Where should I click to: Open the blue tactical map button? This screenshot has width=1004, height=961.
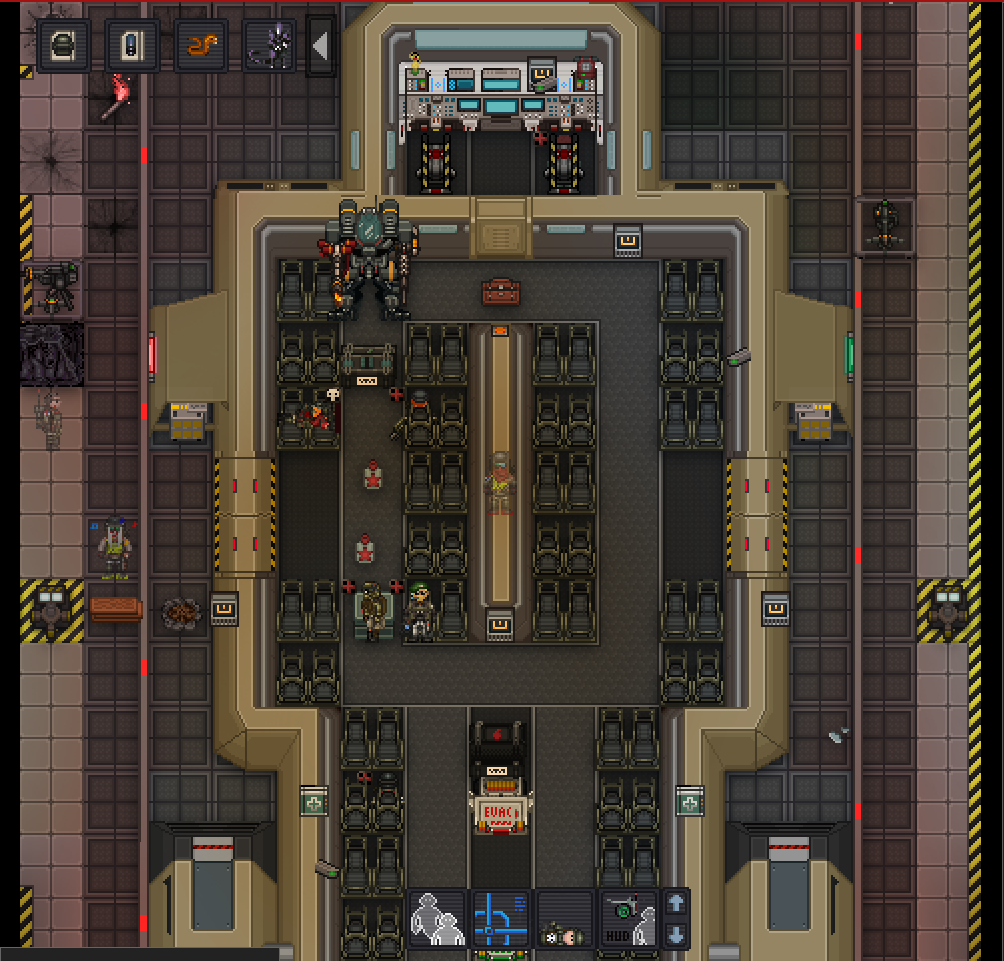(501, 917)
